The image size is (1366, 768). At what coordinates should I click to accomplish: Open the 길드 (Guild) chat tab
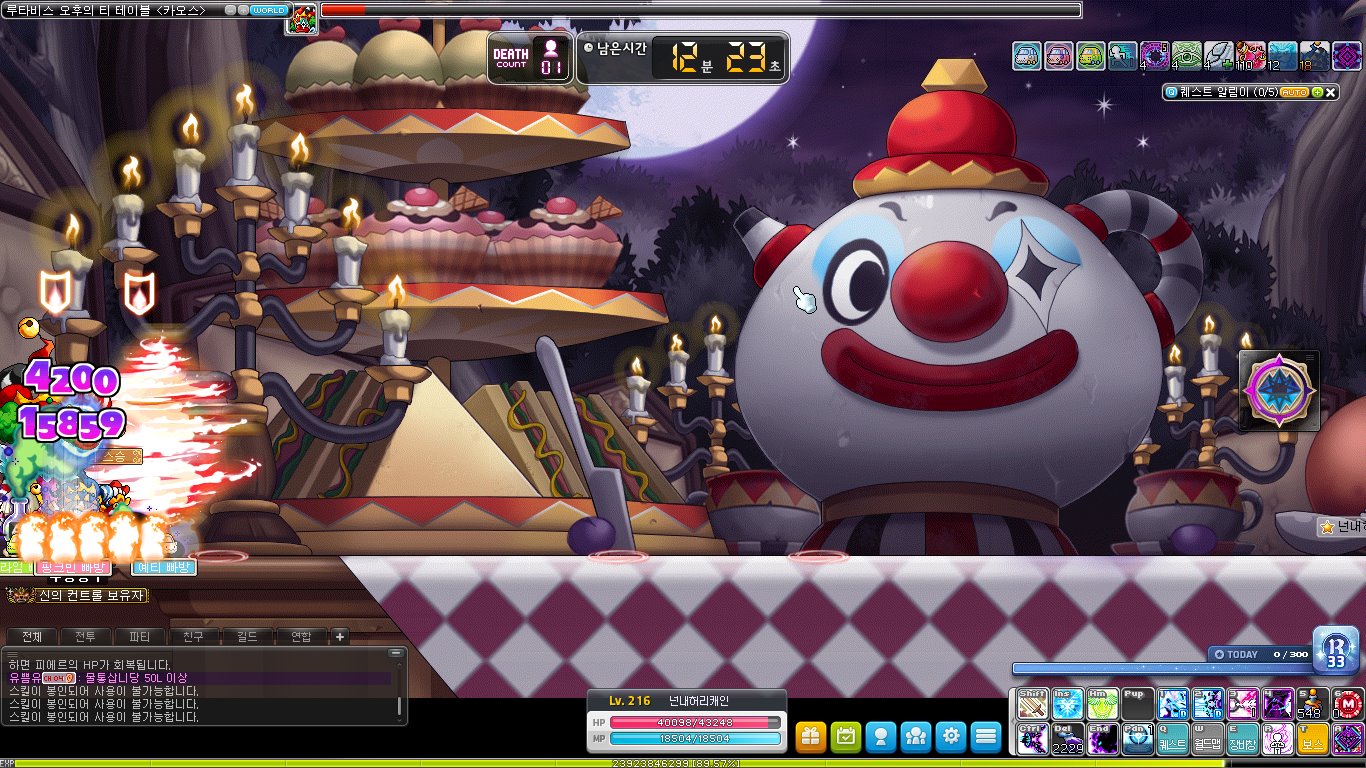click(x=247, y=636)
